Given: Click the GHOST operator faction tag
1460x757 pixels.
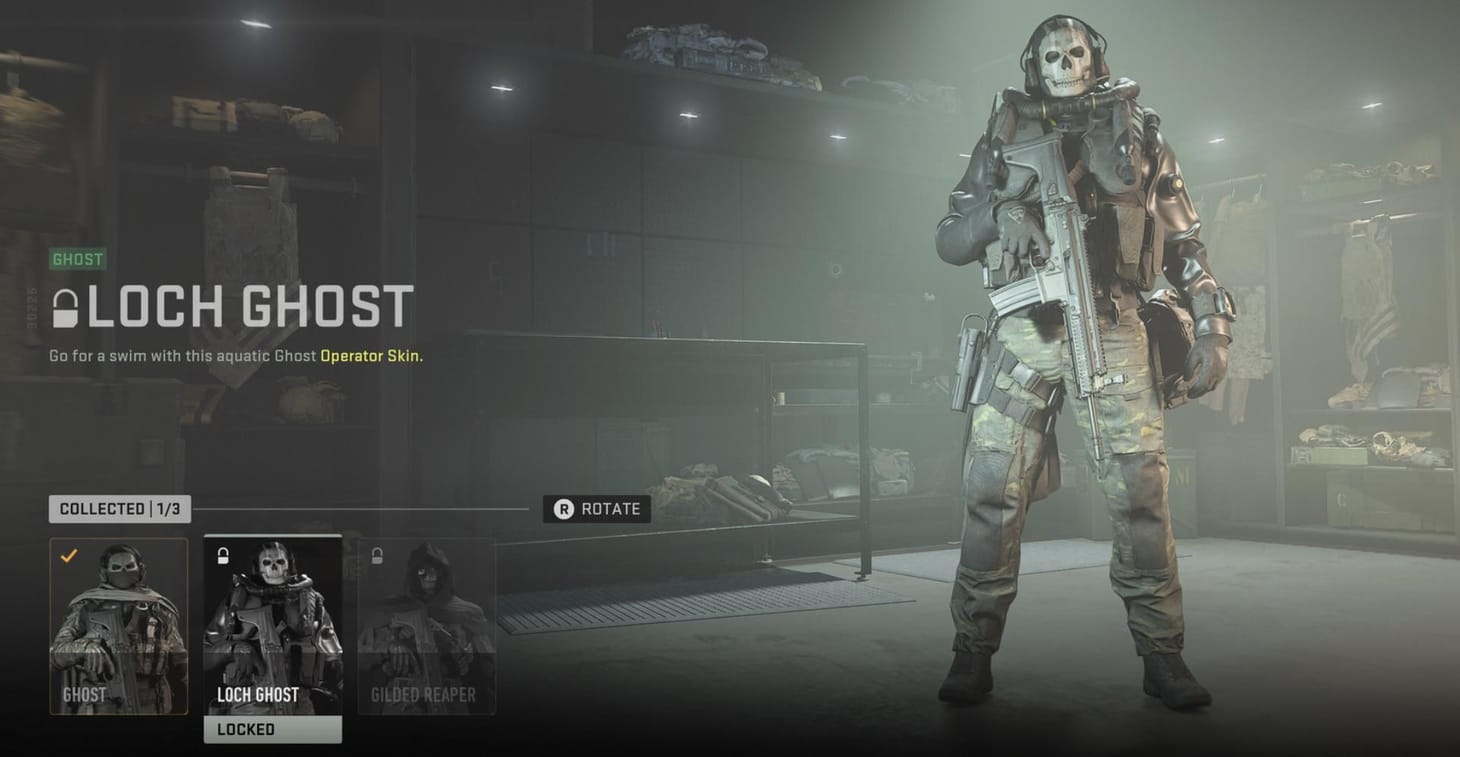Looking at the screenshot, I should click(x=78, y=259).
